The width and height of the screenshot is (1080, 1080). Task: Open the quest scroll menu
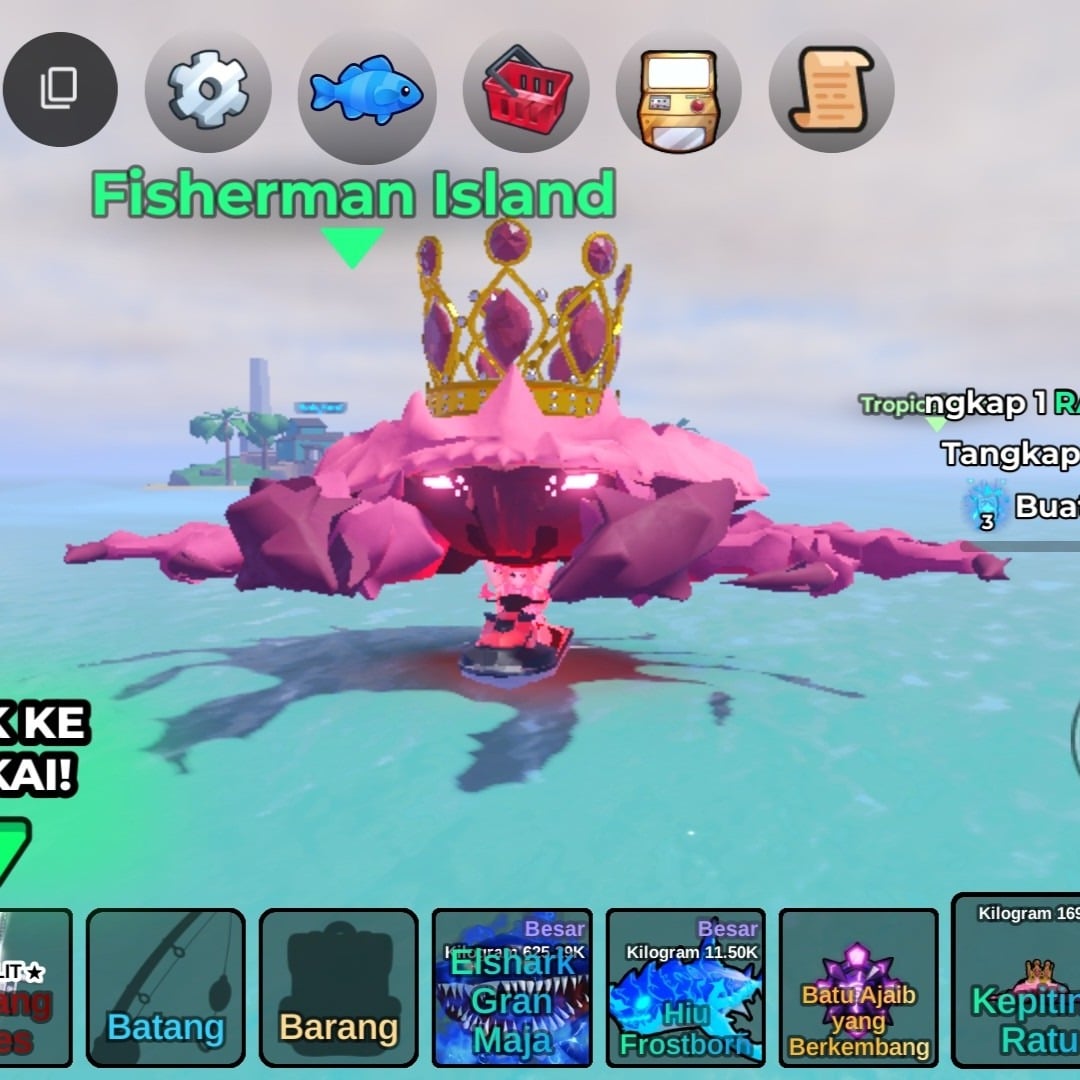coord(831,92)
